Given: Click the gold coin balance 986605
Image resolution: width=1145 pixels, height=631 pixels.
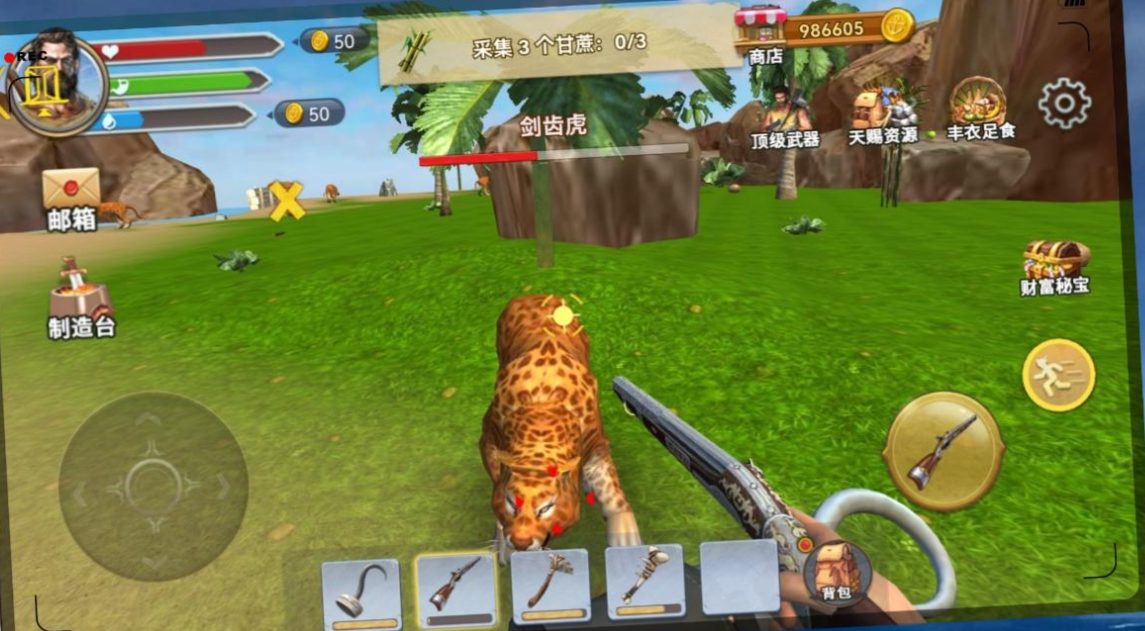Looking at the screenshot, I should (848, 28).
